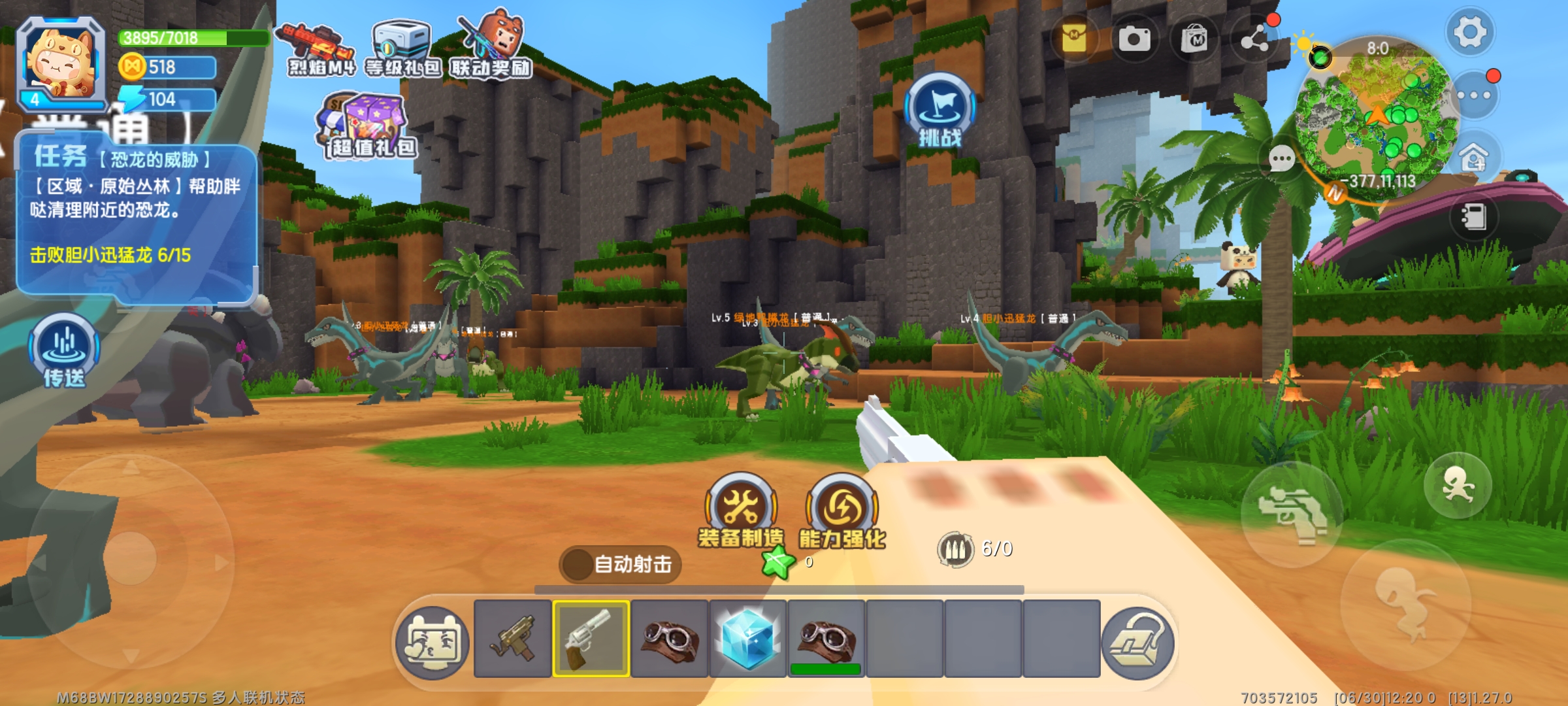
Task: Open 能力强化 ability upgrade
Action: click(x=842, y=511)
